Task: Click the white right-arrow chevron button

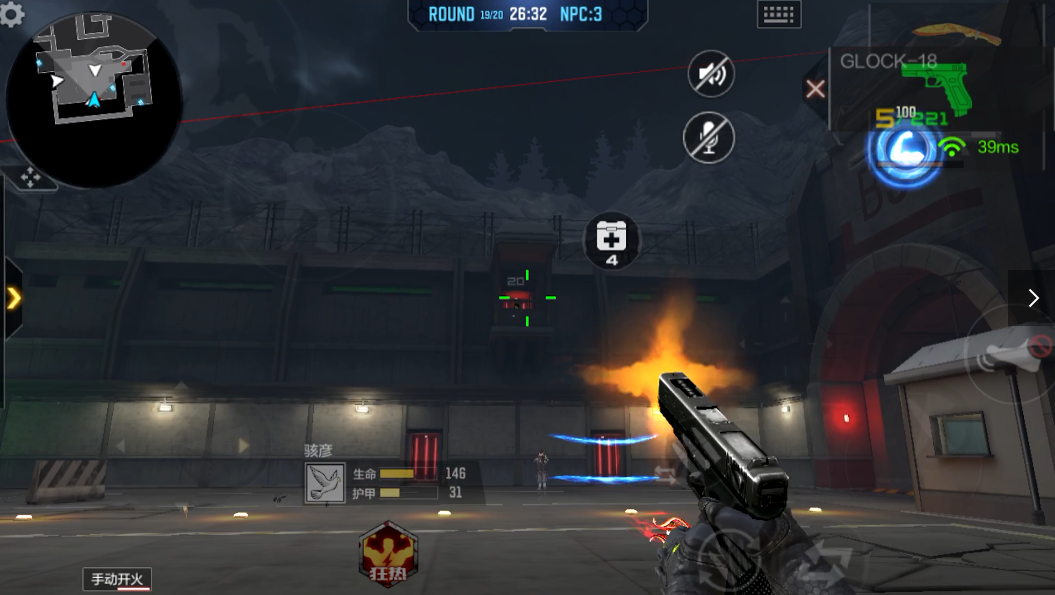Action: point(1033,298)
